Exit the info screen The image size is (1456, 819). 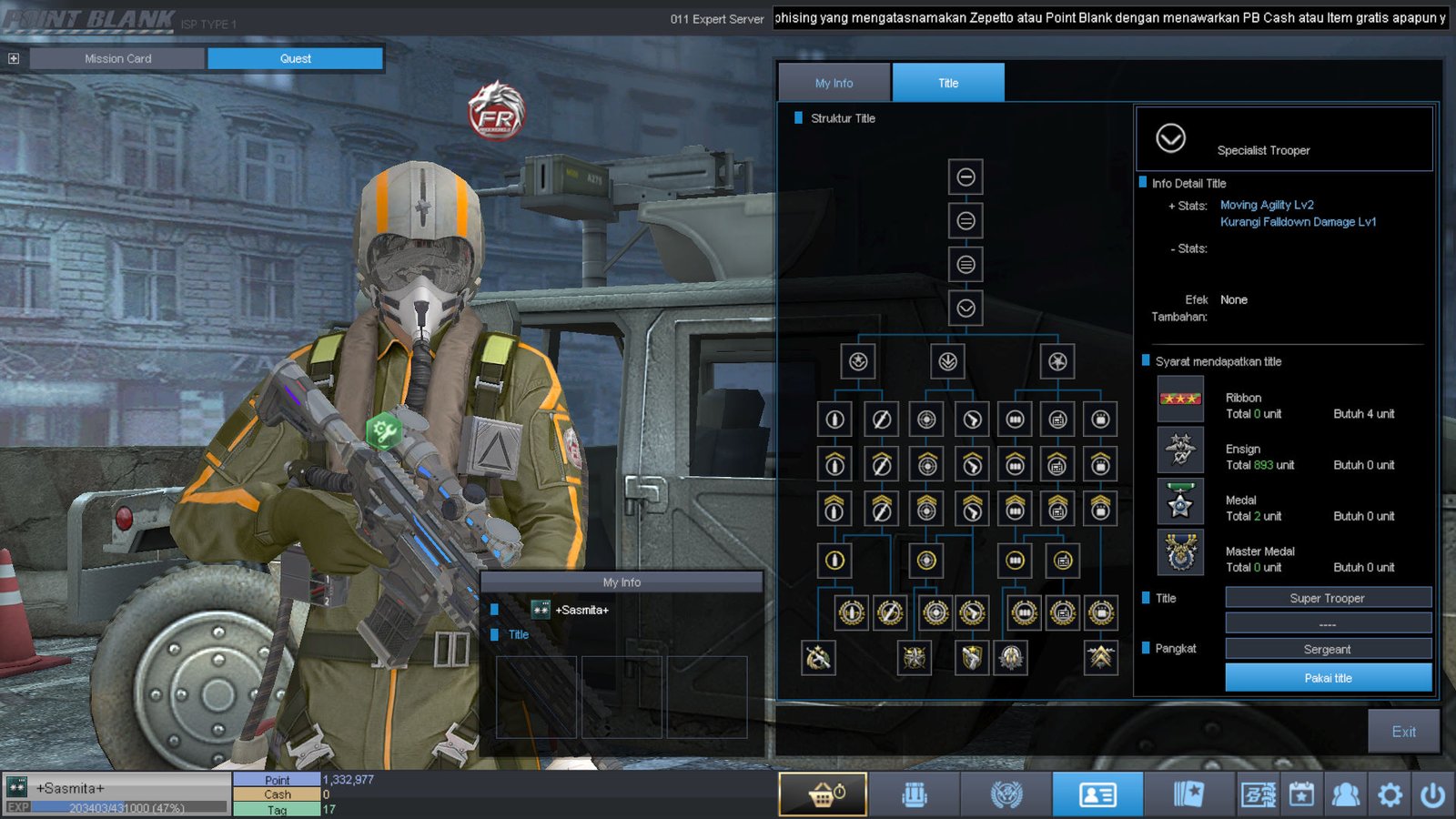pos(1403,732)
